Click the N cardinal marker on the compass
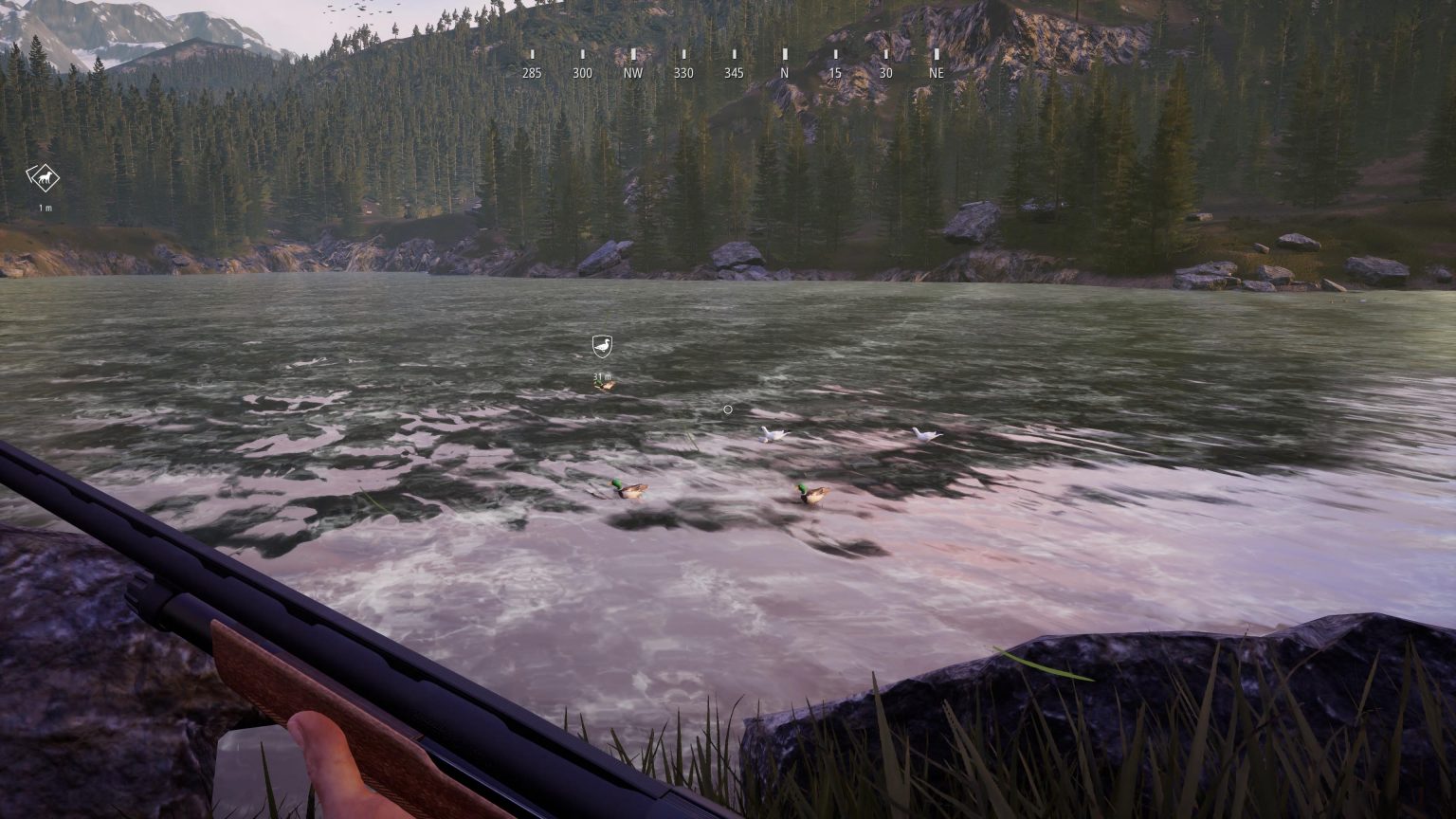1456x819 pixels. [x=784, y=72]
